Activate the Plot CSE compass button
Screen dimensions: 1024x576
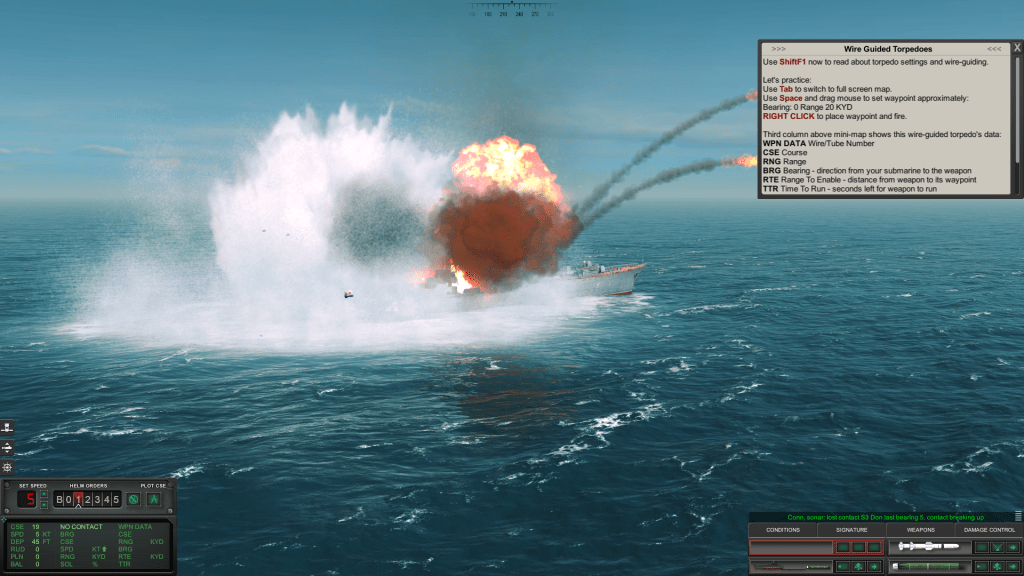(x=154, y=499)
